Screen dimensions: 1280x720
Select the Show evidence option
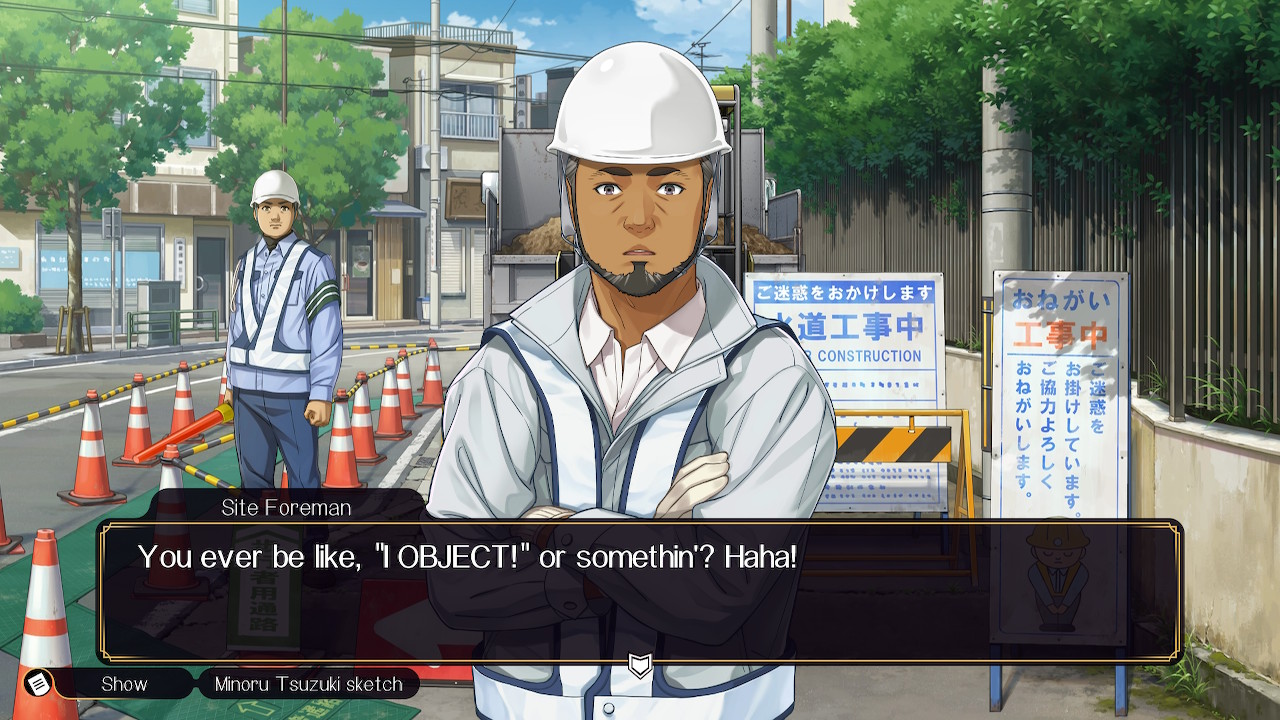tap(124, 684)
